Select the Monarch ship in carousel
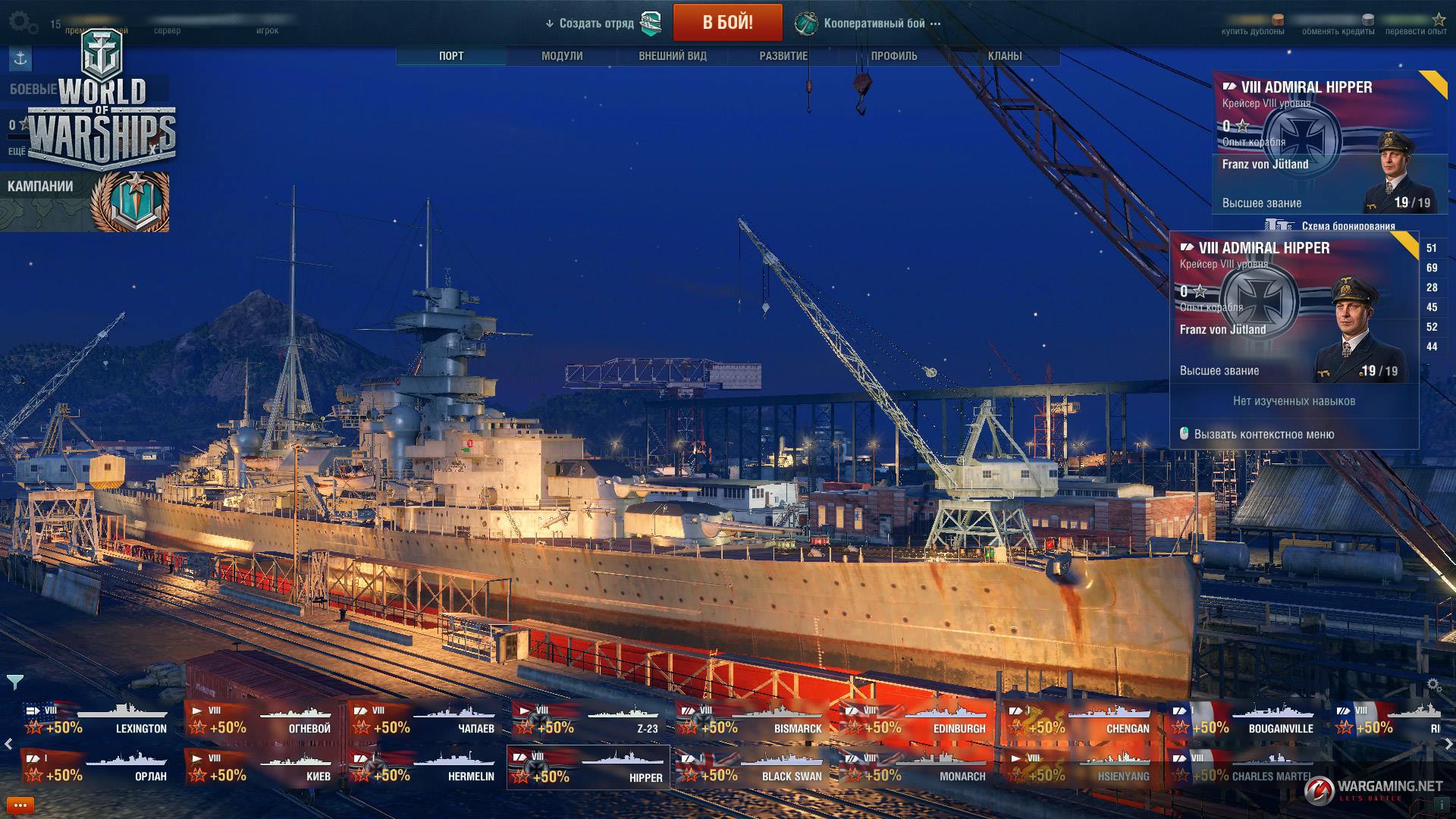 915,767
